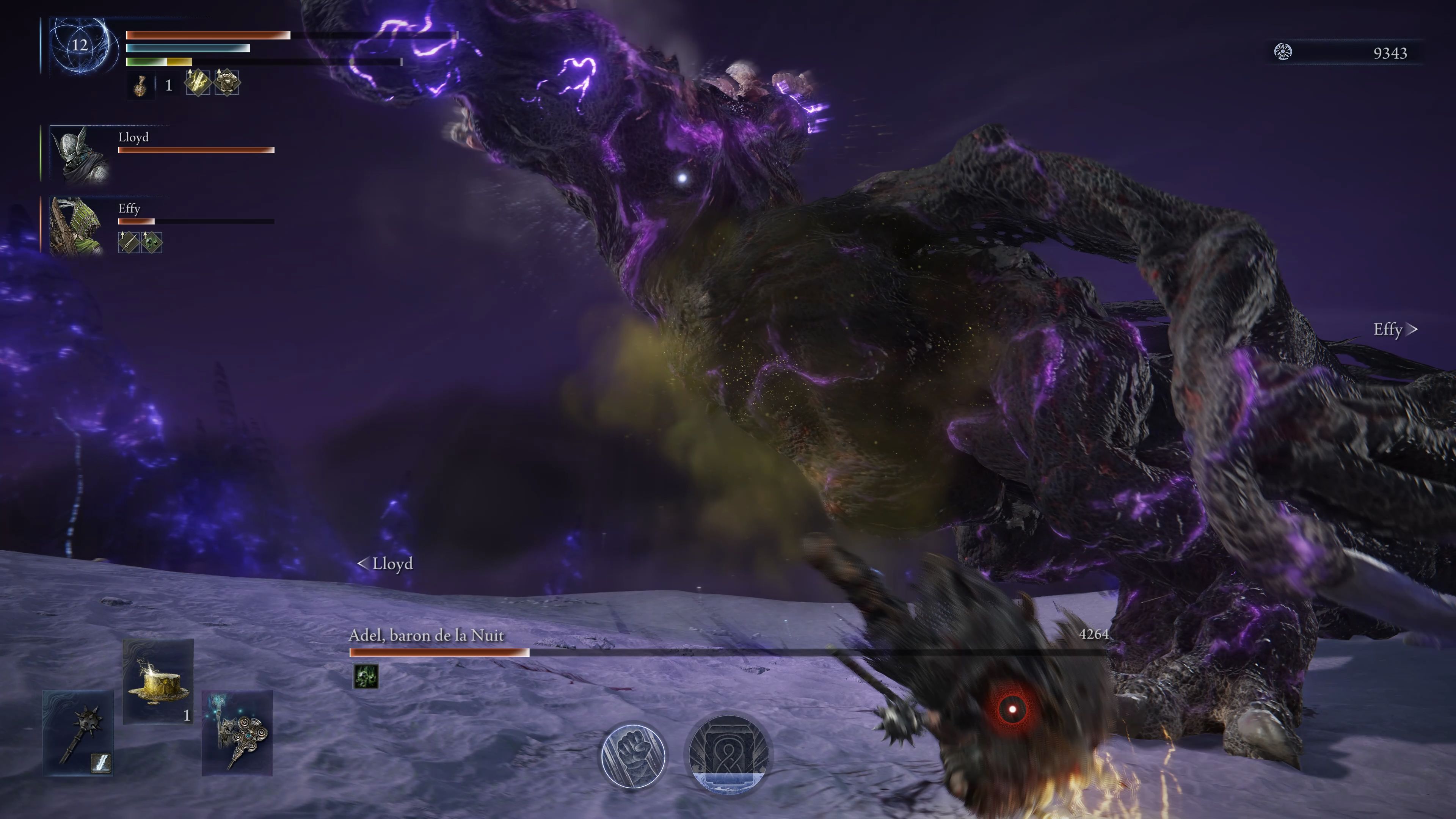Expand the Lloyd teammate marker chevron
The width and height of the screenshot is (1456, 819).
pos(364,563)
